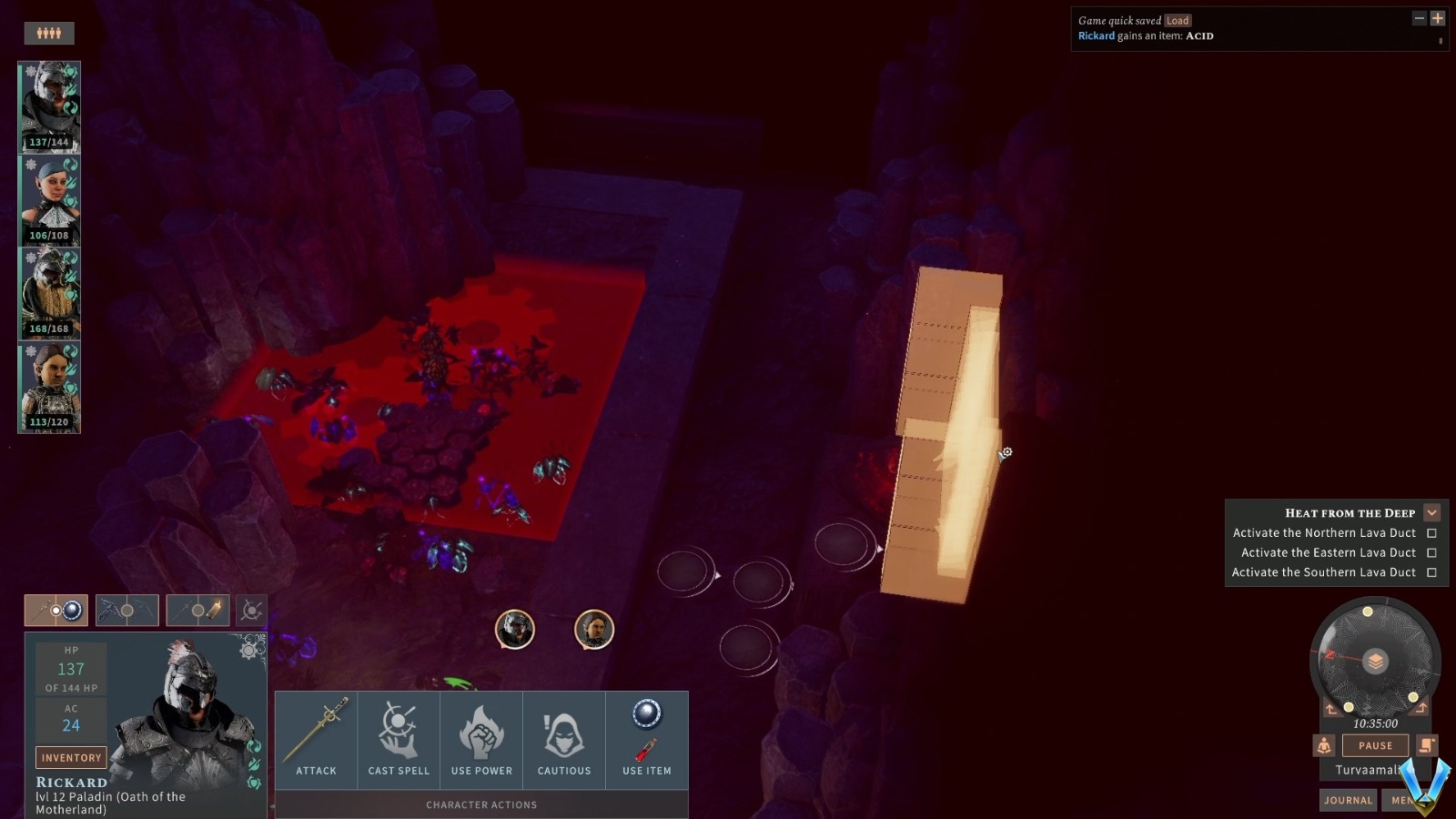Open Rickard's Inventory

tap(71, 757)
